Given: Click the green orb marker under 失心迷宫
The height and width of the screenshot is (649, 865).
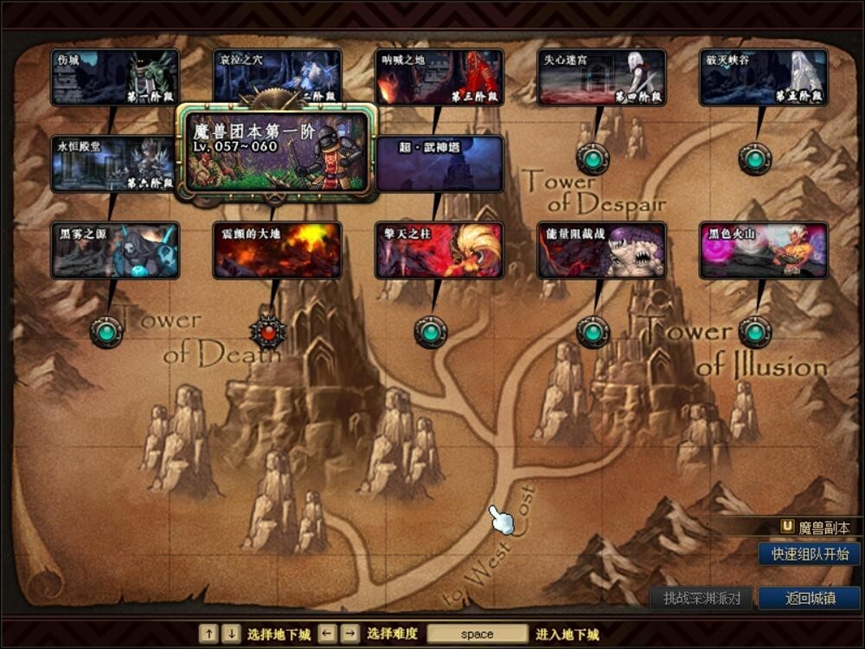Looking at the screenshot, I should (592, 158).
